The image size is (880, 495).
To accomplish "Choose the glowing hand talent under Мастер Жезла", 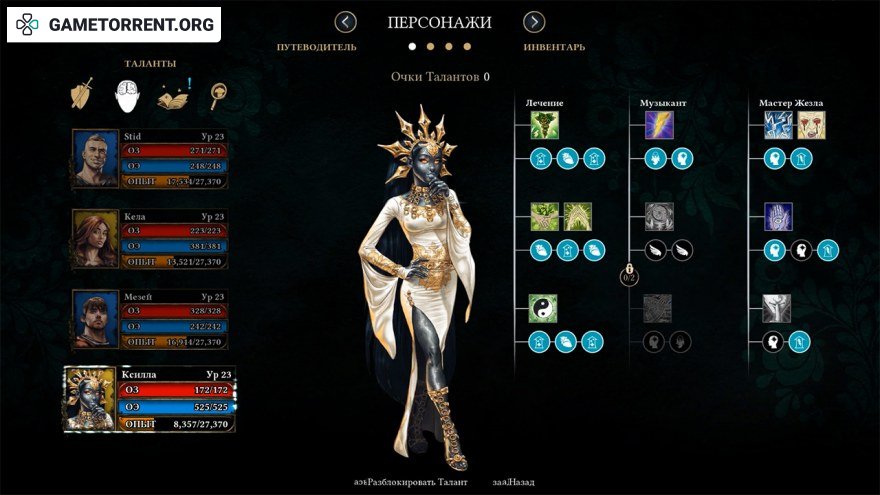I will tap(778, 217).
